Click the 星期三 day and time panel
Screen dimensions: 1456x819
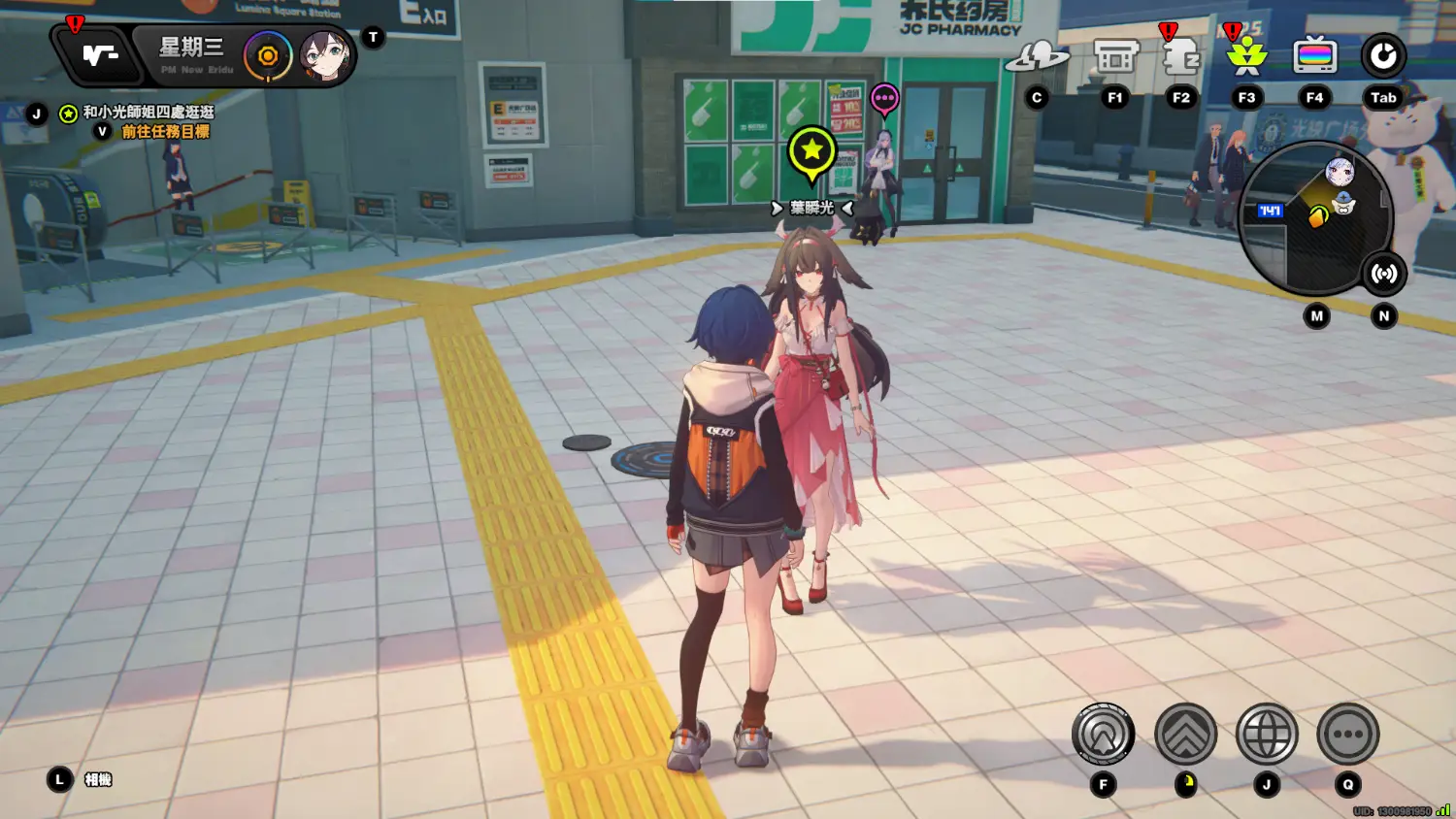point(194,55)
